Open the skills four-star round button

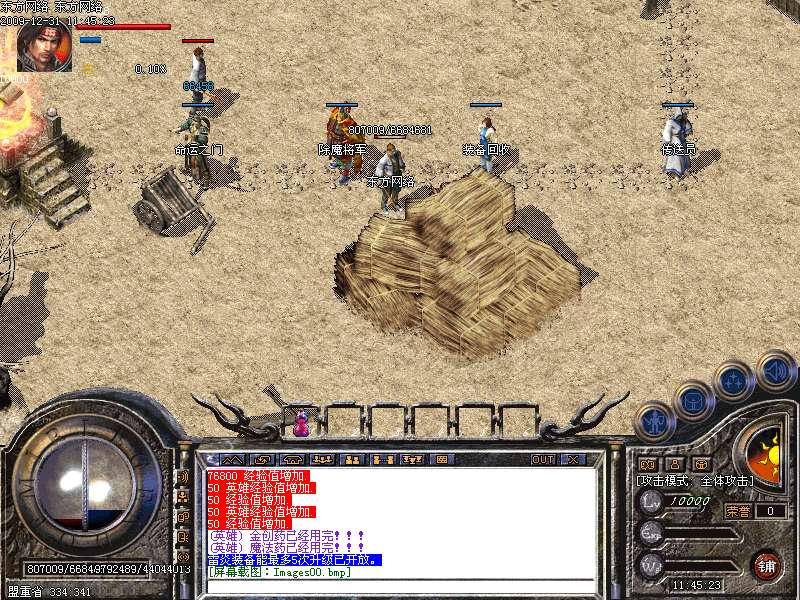tap(735, 381)
